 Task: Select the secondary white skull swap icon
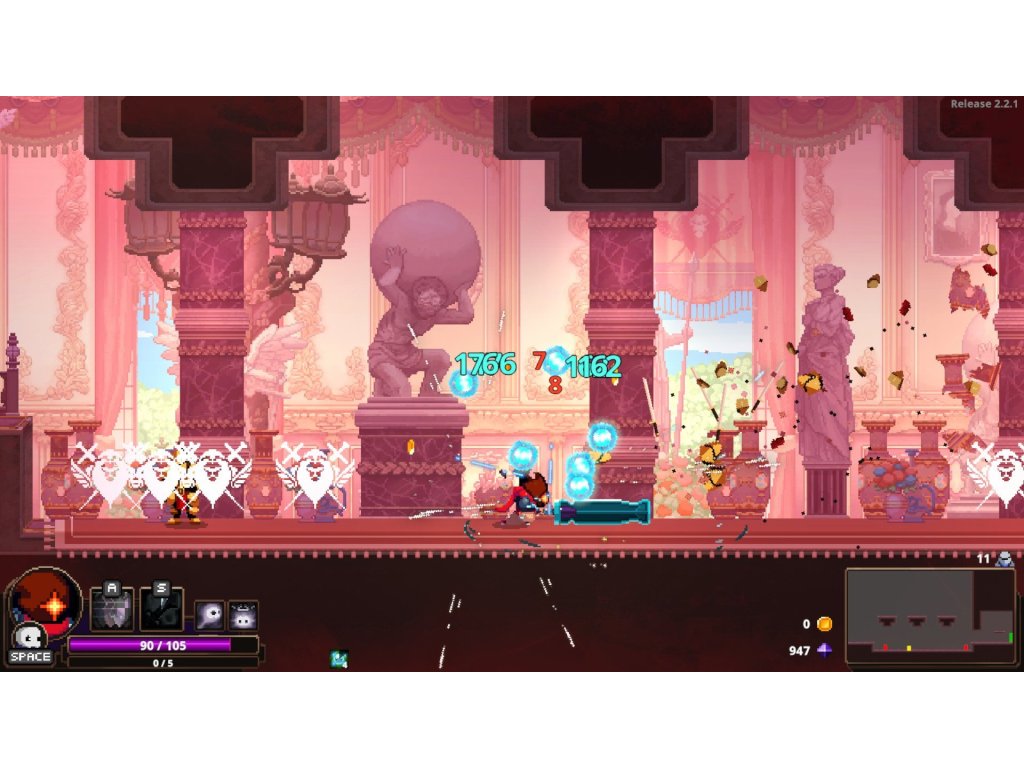tap(31, 636)
